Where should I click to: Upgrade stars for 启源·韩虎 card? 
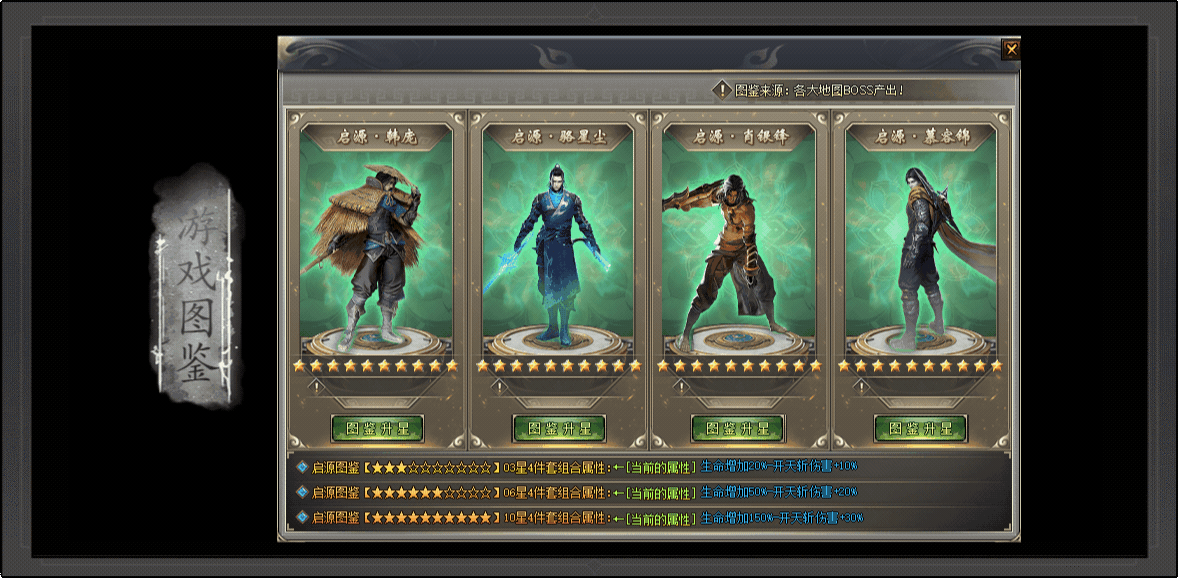point(377,429)
